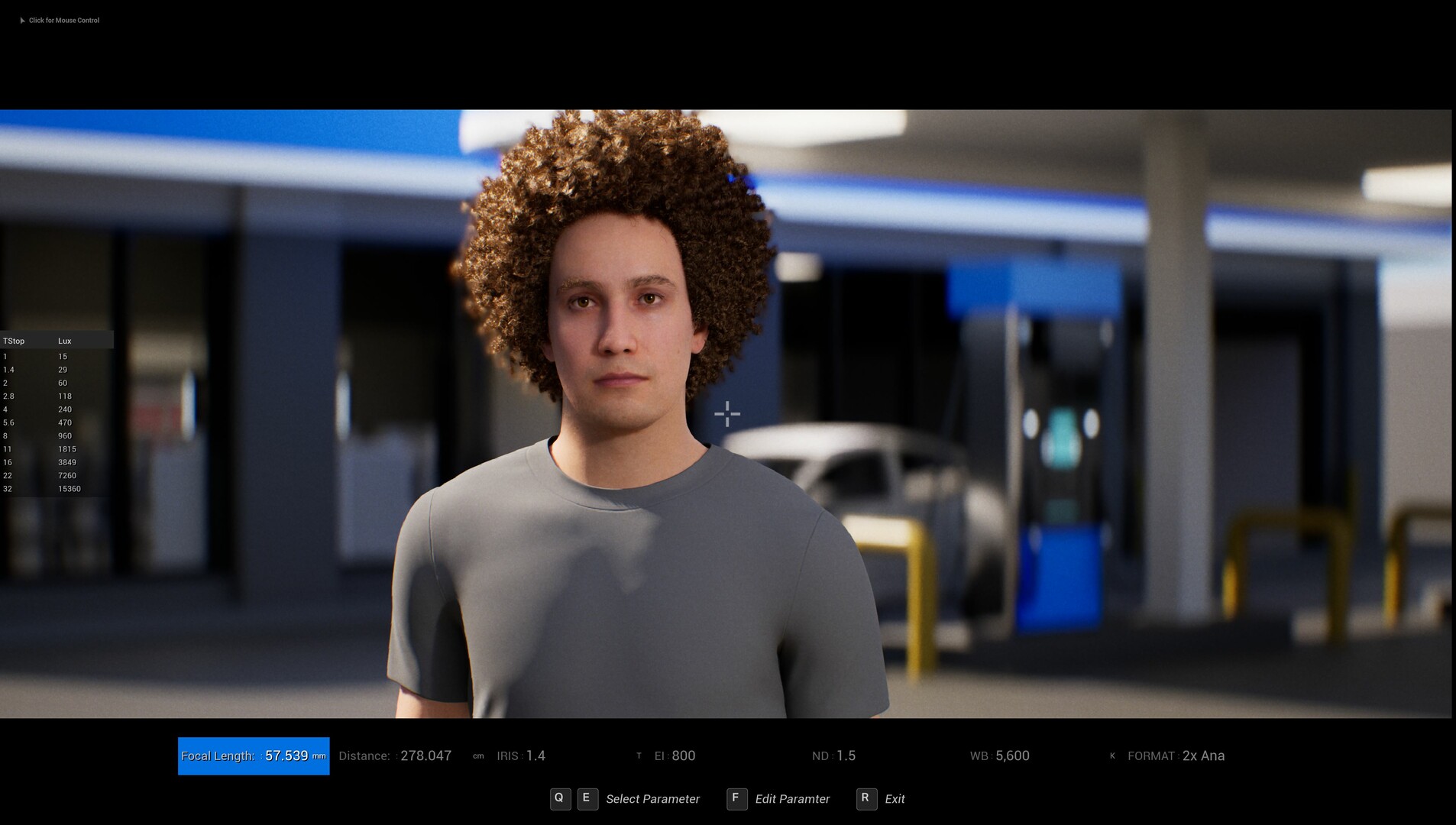
Task: Expand the EI 800 exposure index parameter
Action: (675, 755)
